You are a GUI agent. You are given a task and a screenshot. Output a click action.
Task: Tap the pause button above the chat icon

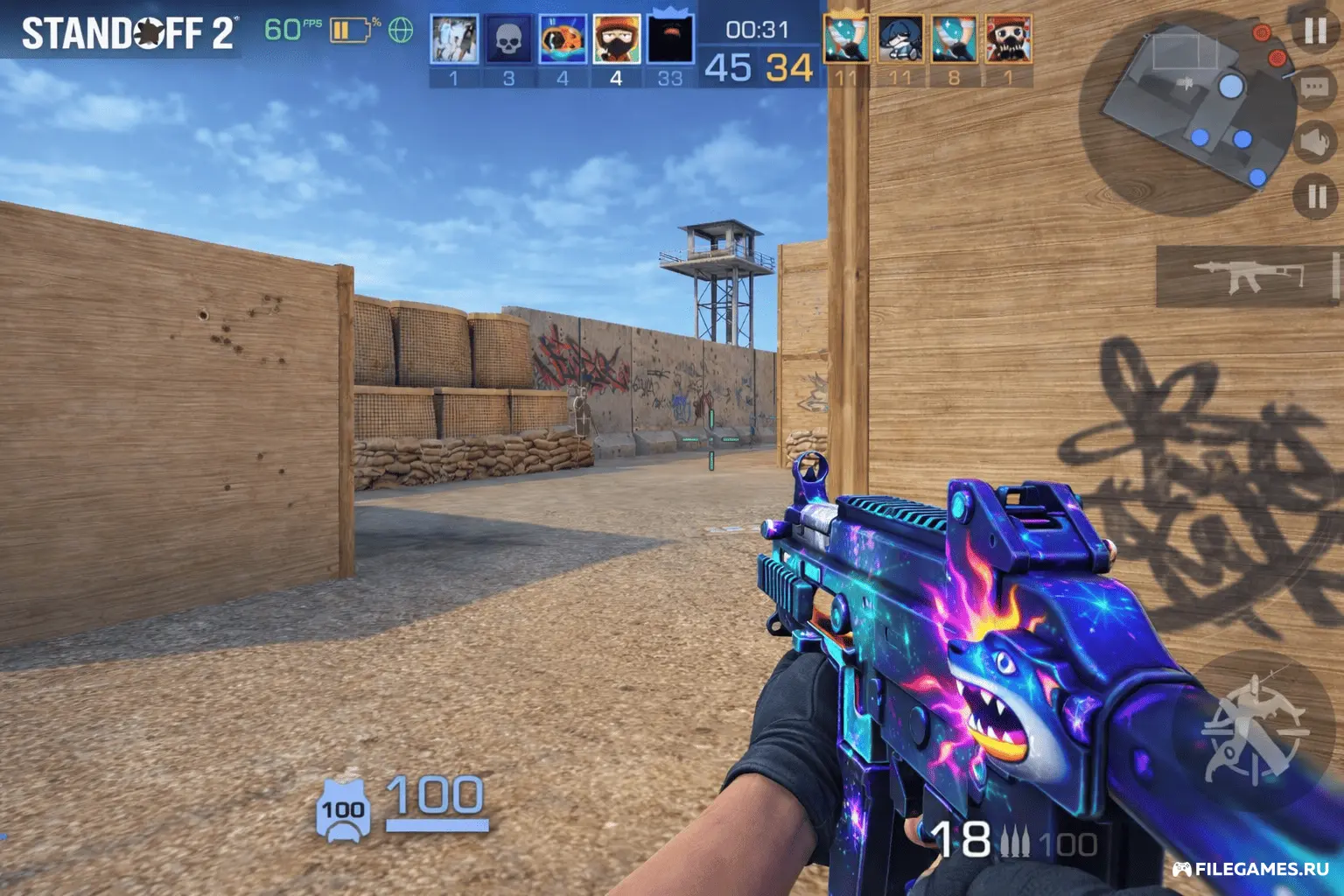[x=1314, y=32]
